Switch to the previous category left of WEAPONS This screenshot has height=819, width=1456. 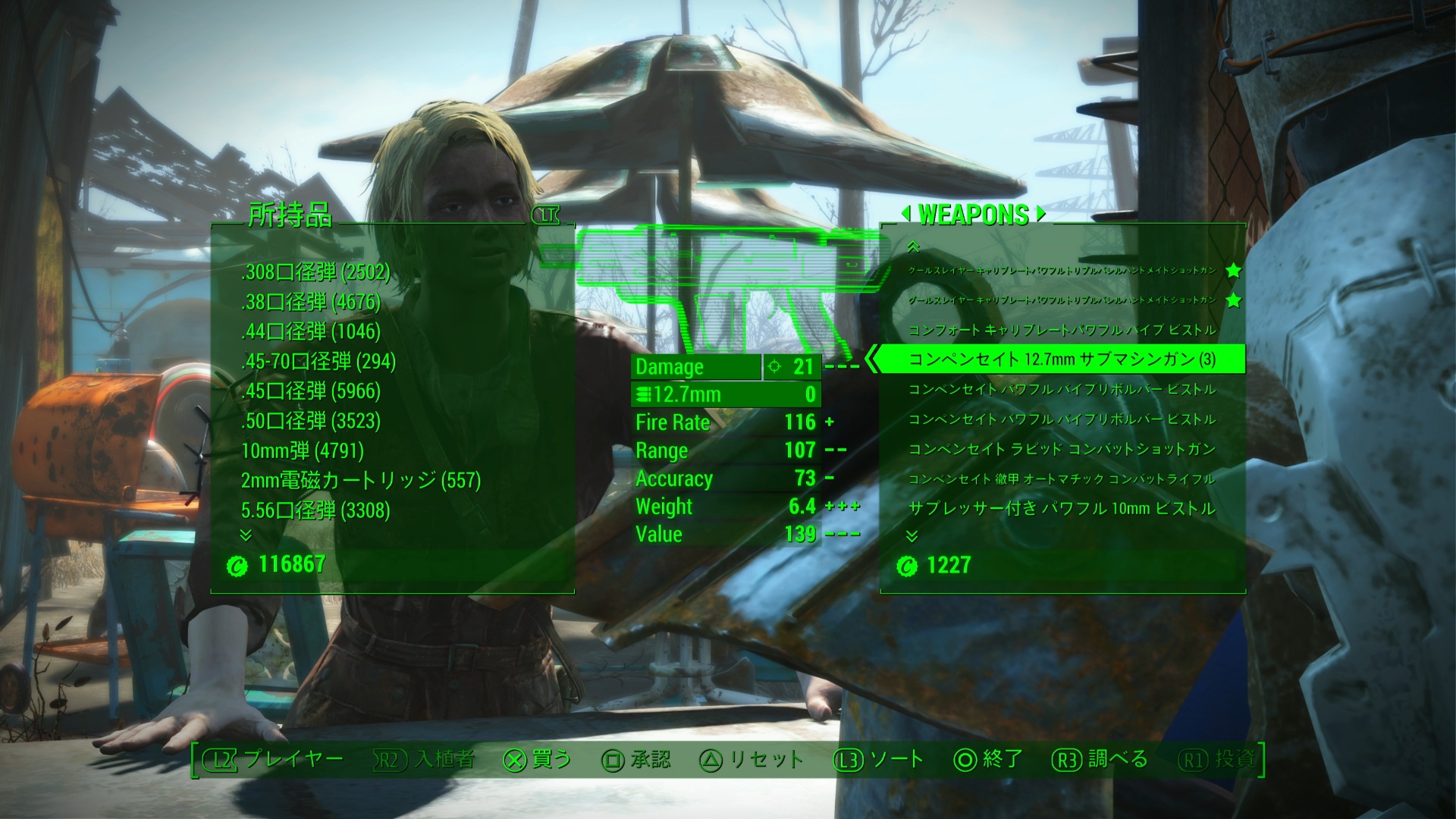click(x=905, y=215)
